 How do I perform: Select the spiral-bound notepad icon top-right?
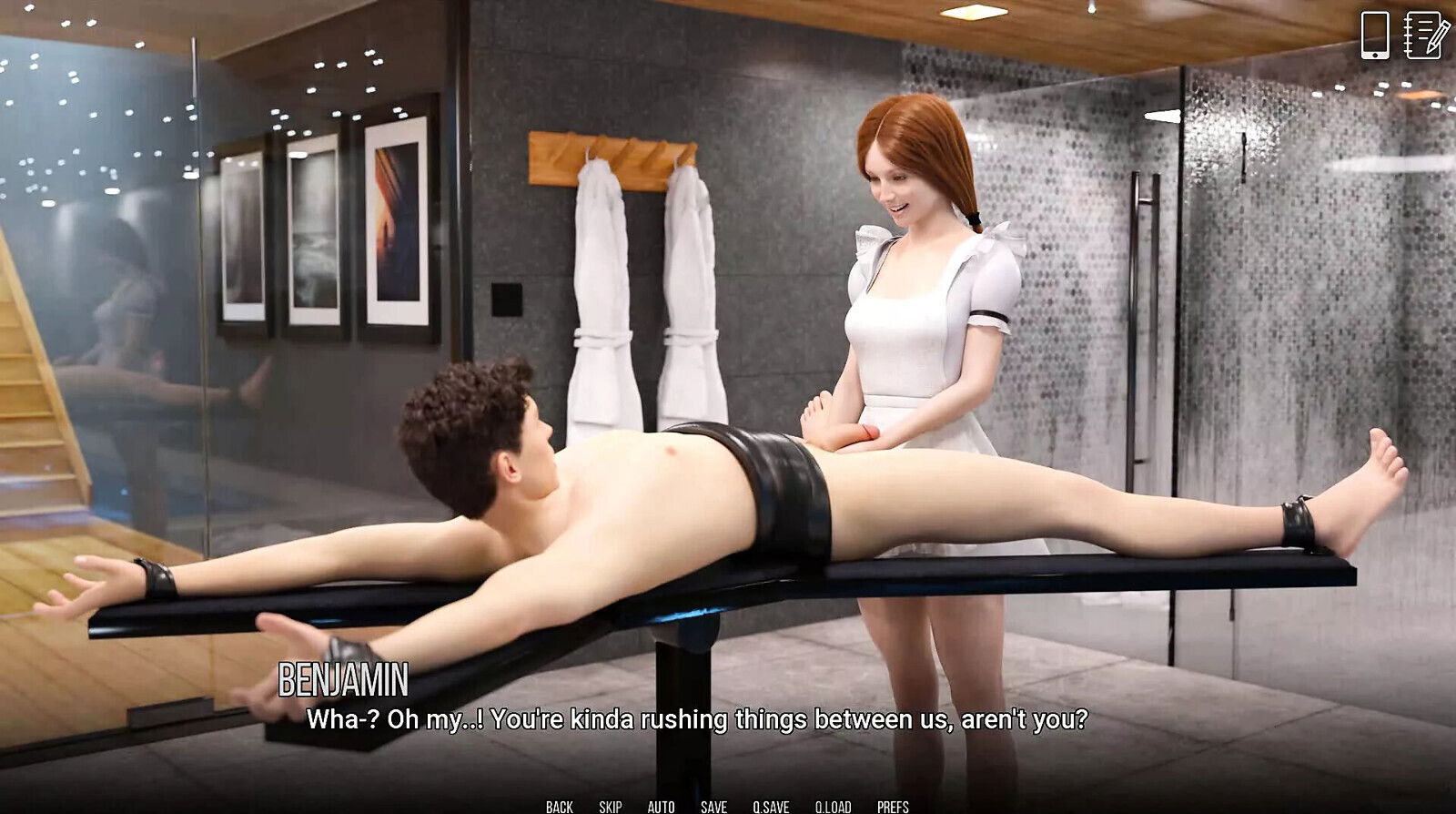tap(1424, 36)
